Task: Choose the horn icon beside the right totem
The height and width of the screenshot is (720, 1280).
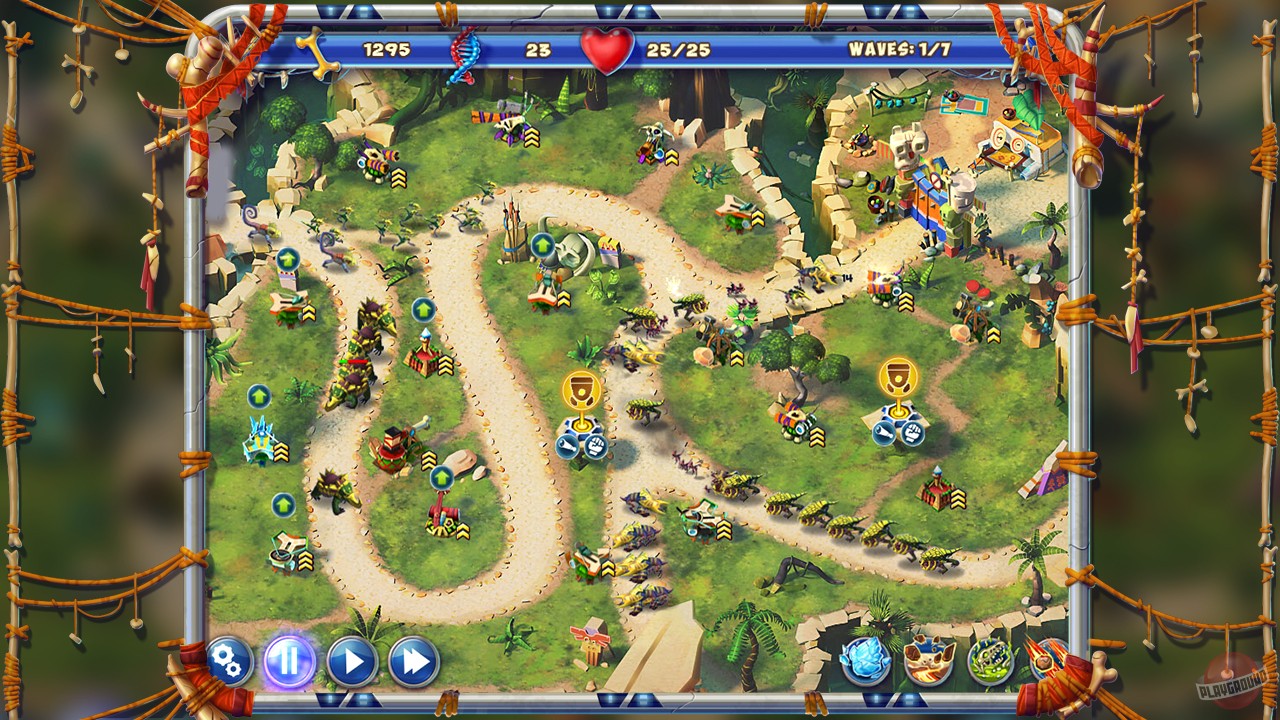Action: pos(883,432)
